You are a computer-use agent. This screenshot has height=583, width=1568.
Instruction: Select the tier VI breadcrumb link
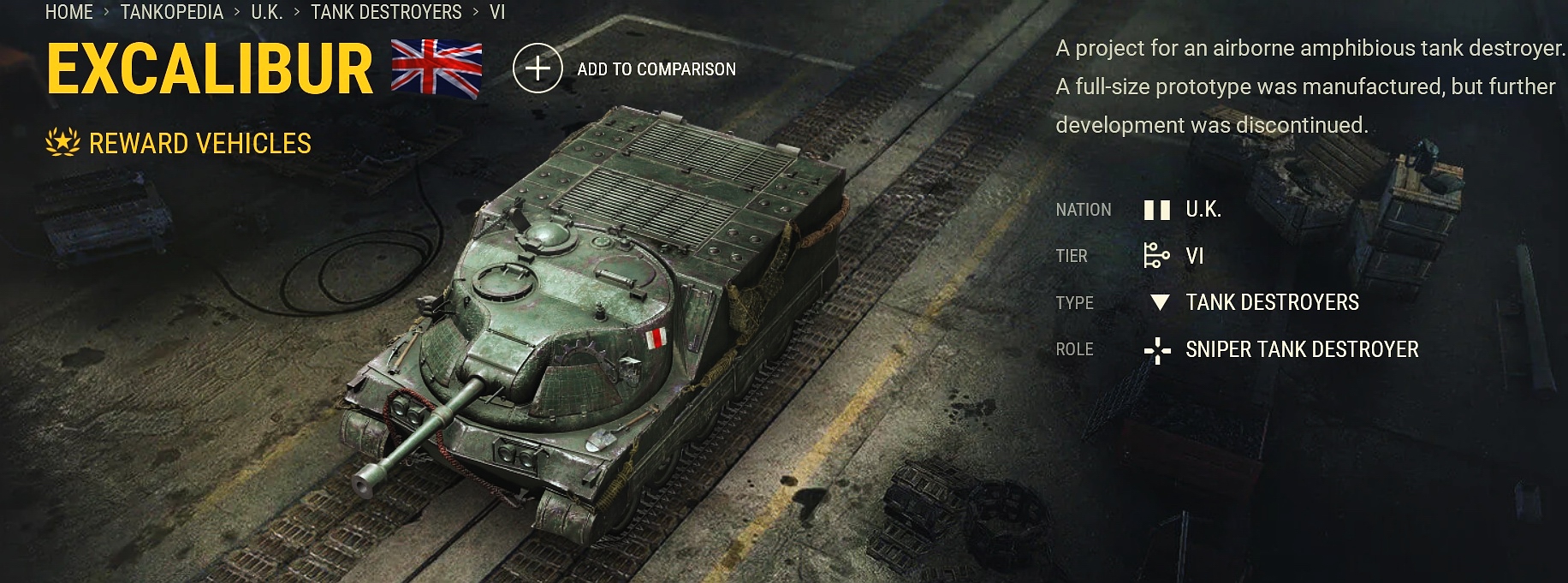pos(497,12)
